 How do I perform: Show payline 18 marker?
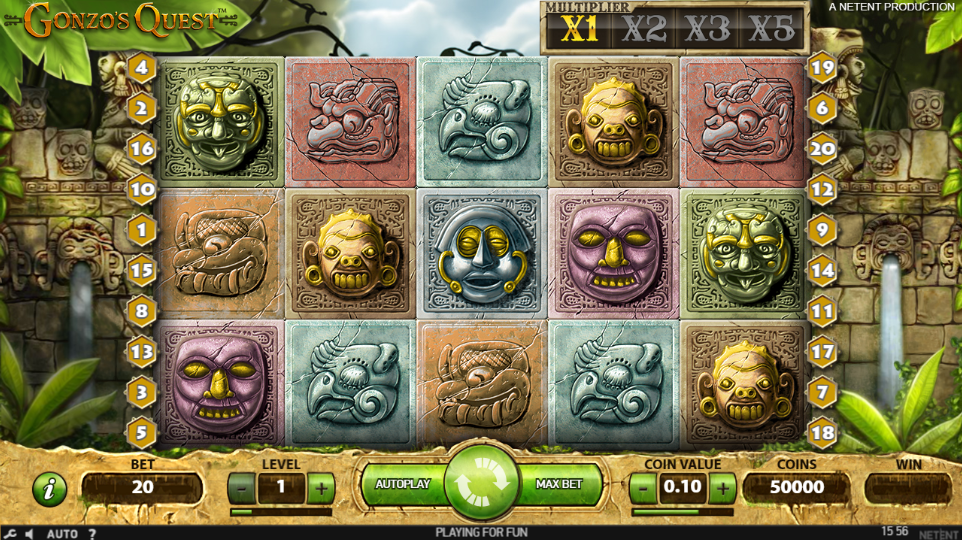coord(822,434)
